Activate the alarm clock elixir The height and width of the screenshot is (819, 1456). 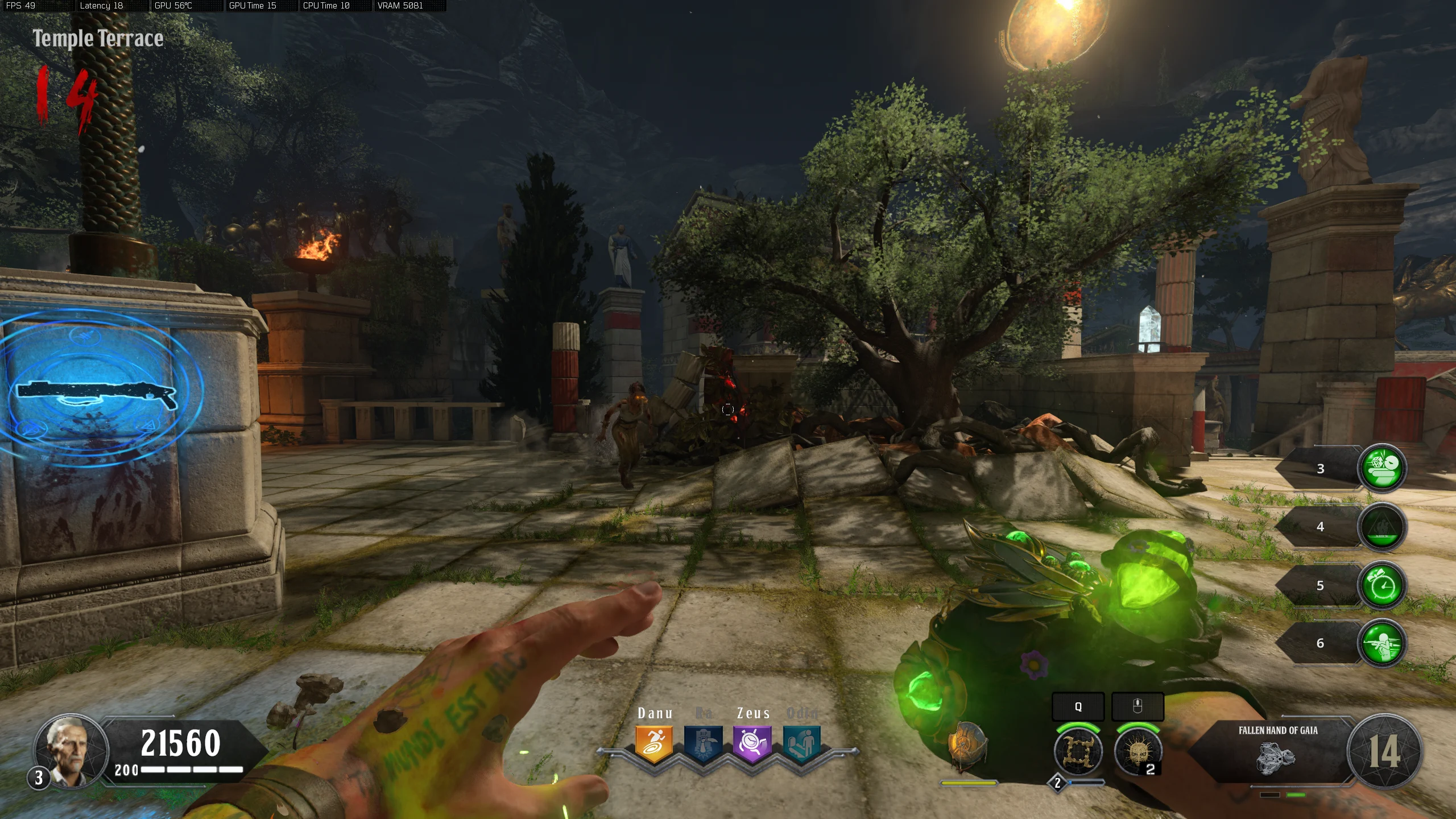click(1382, 585)
